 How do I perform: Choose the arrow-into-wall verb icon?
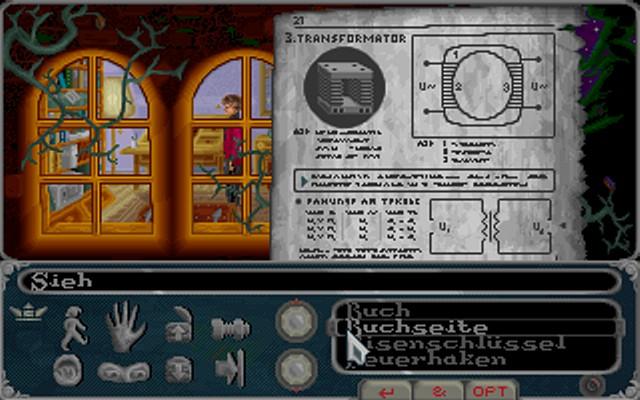point(230,368)
